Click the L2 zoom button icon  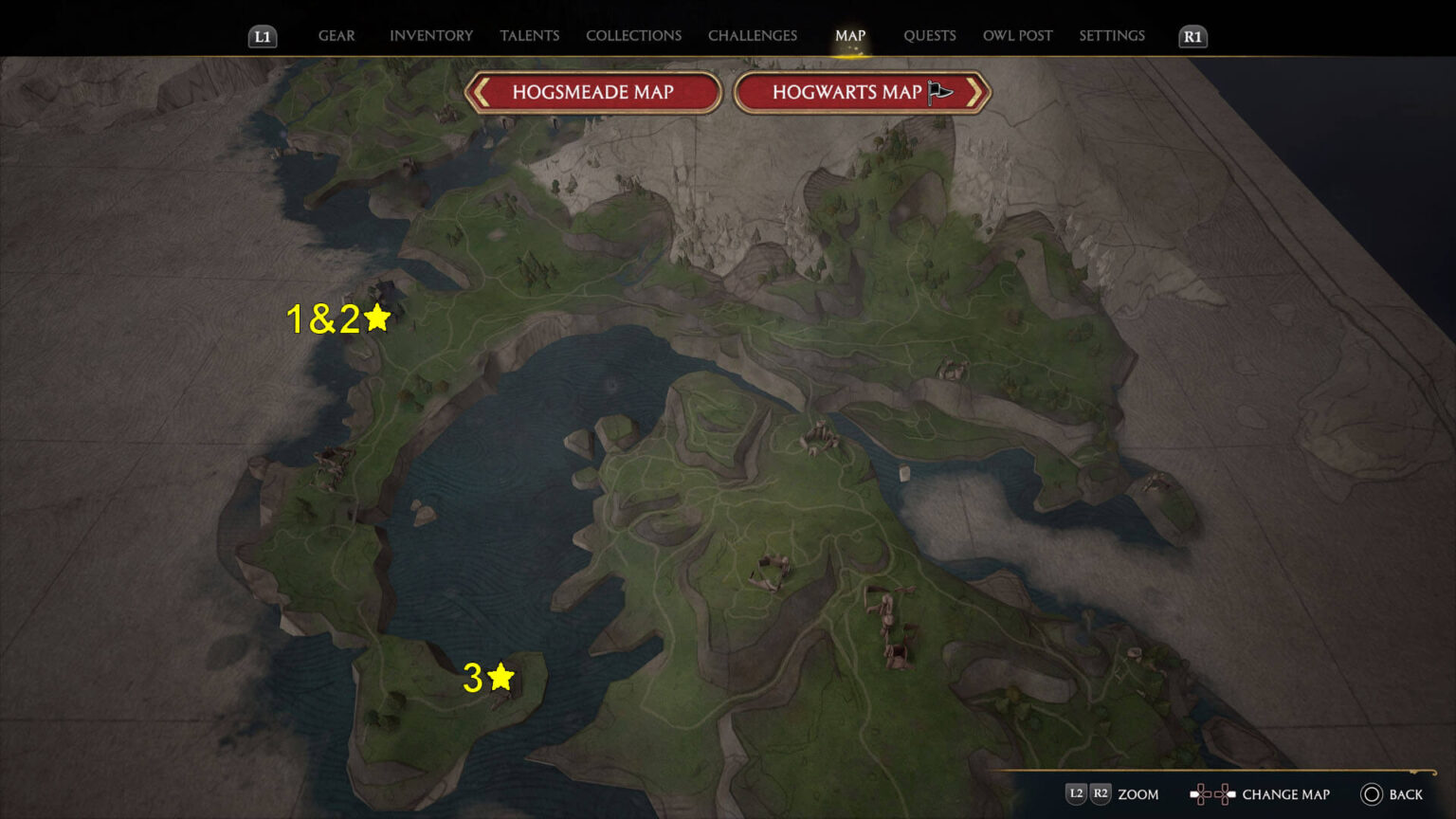(x=1076, y=794)
